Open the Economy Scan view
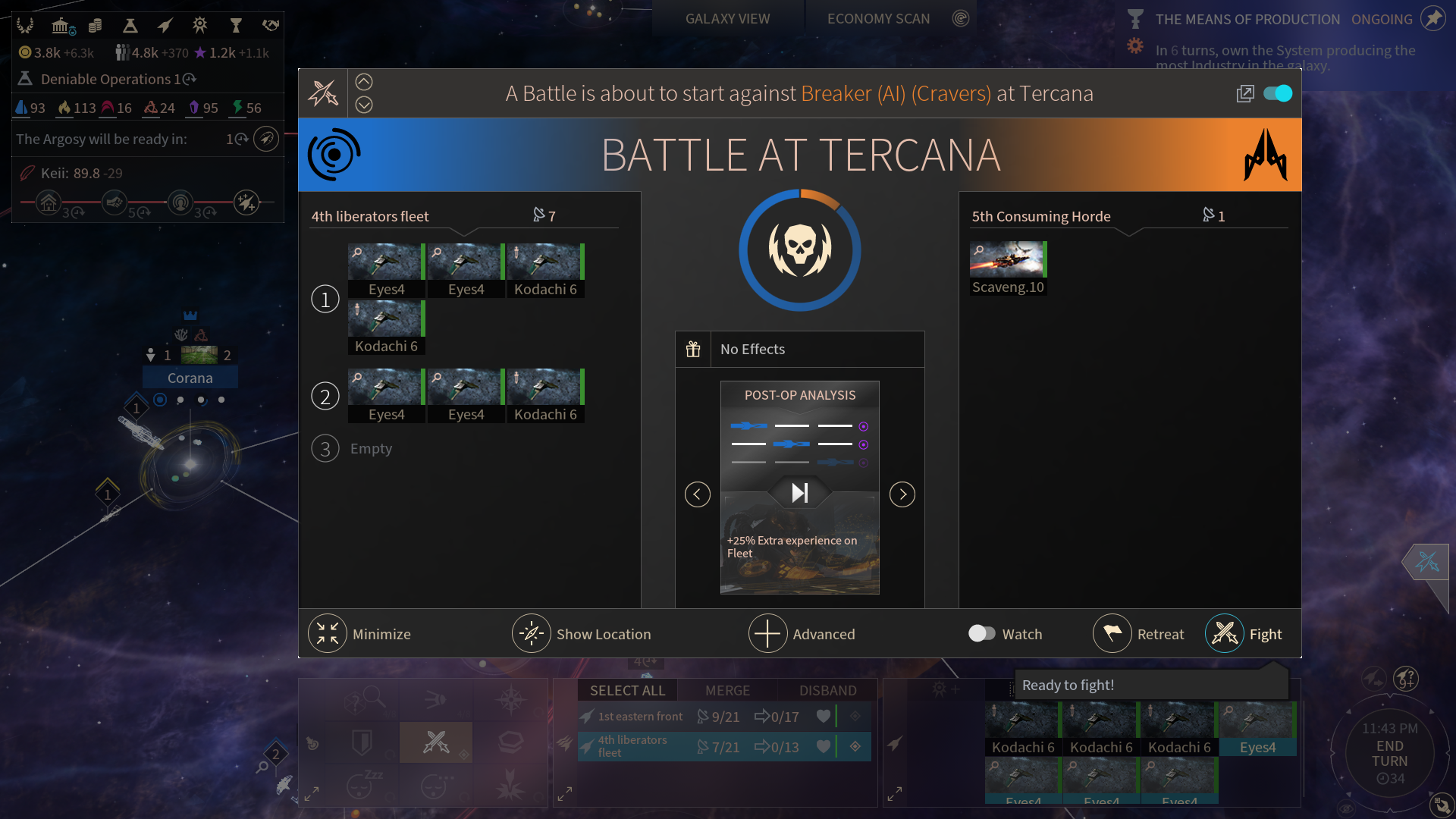This screenshot has height=819, width=1456. pos(878,19)
